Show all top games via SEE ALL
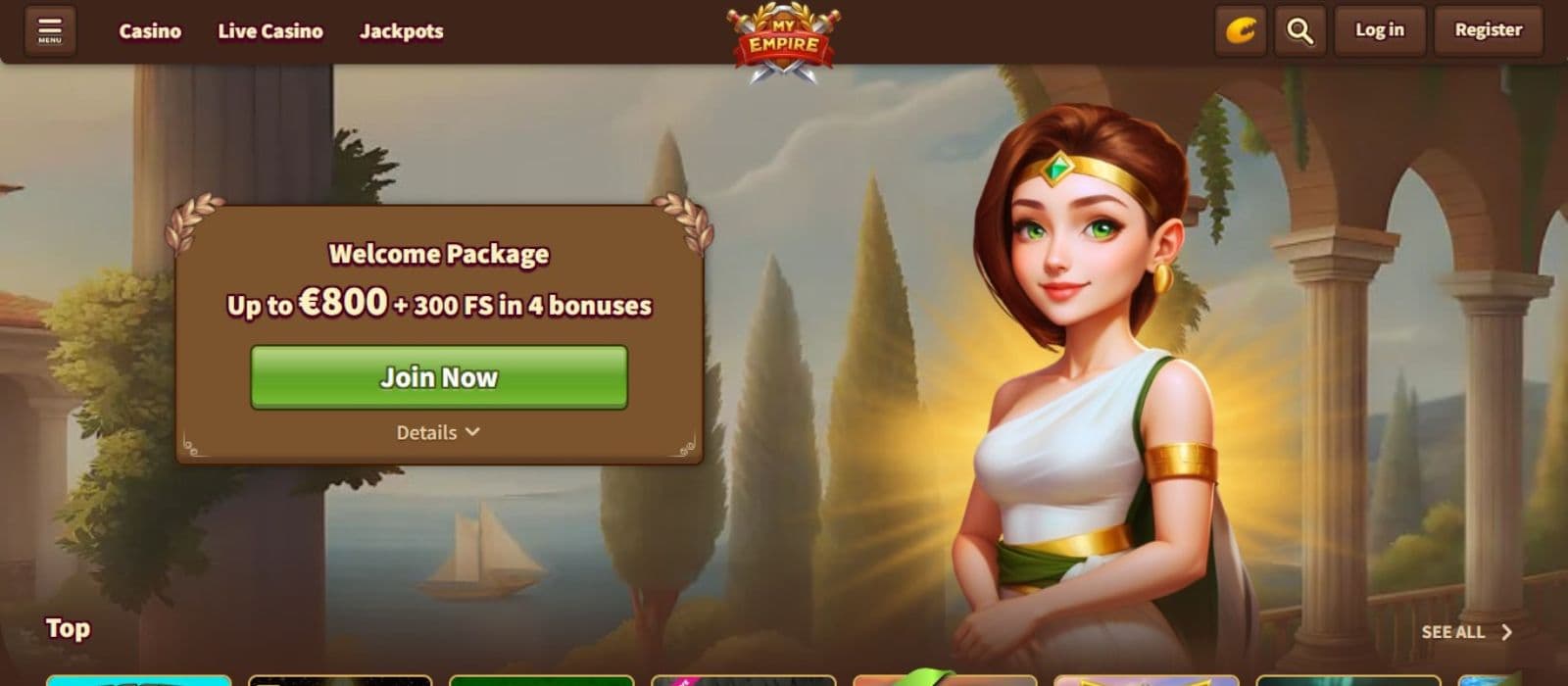The height and width of the screenshot is (686, 1568). (1466, 632)
